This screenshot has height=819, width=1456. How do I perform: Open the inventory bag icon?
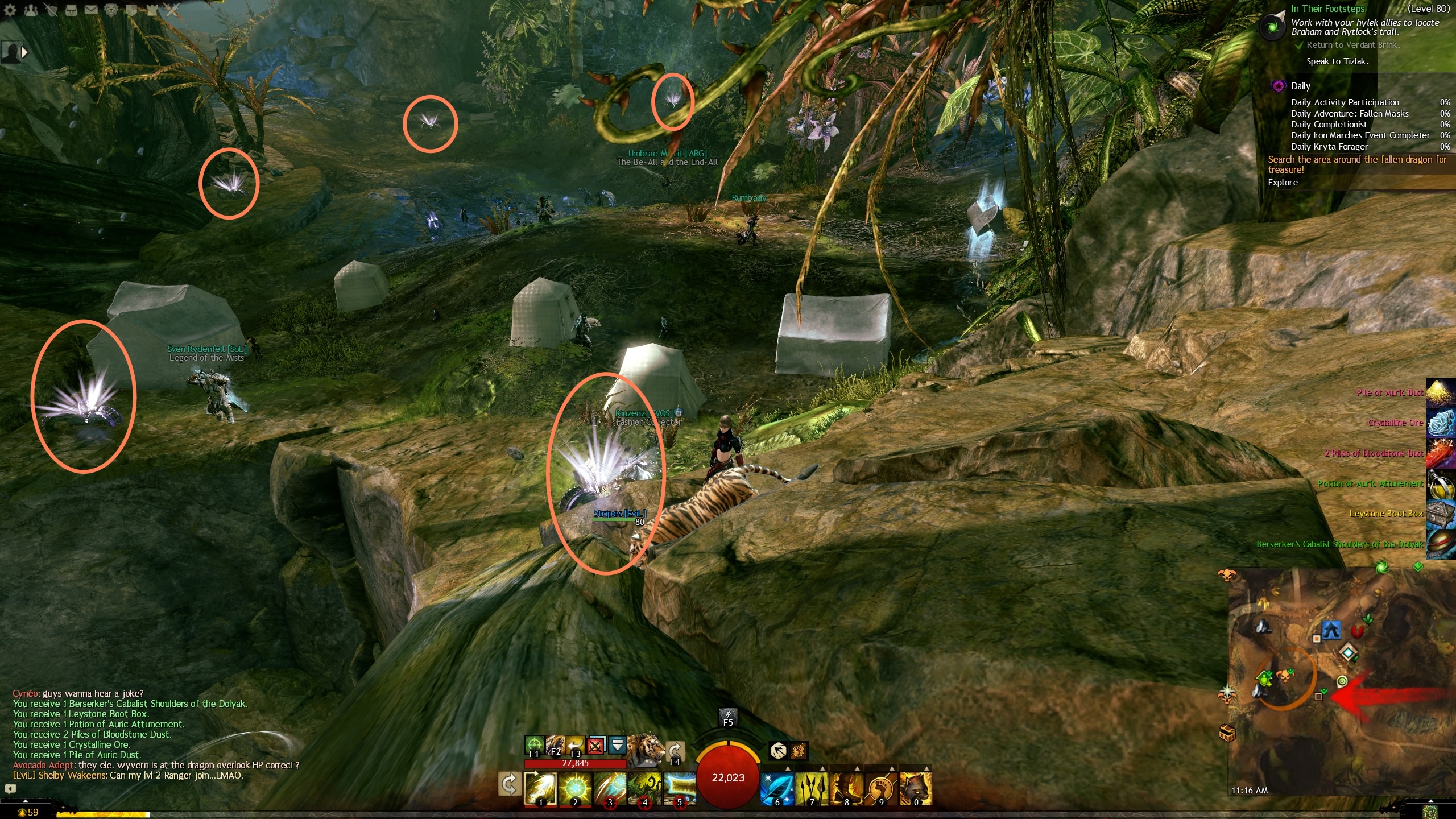71,10
